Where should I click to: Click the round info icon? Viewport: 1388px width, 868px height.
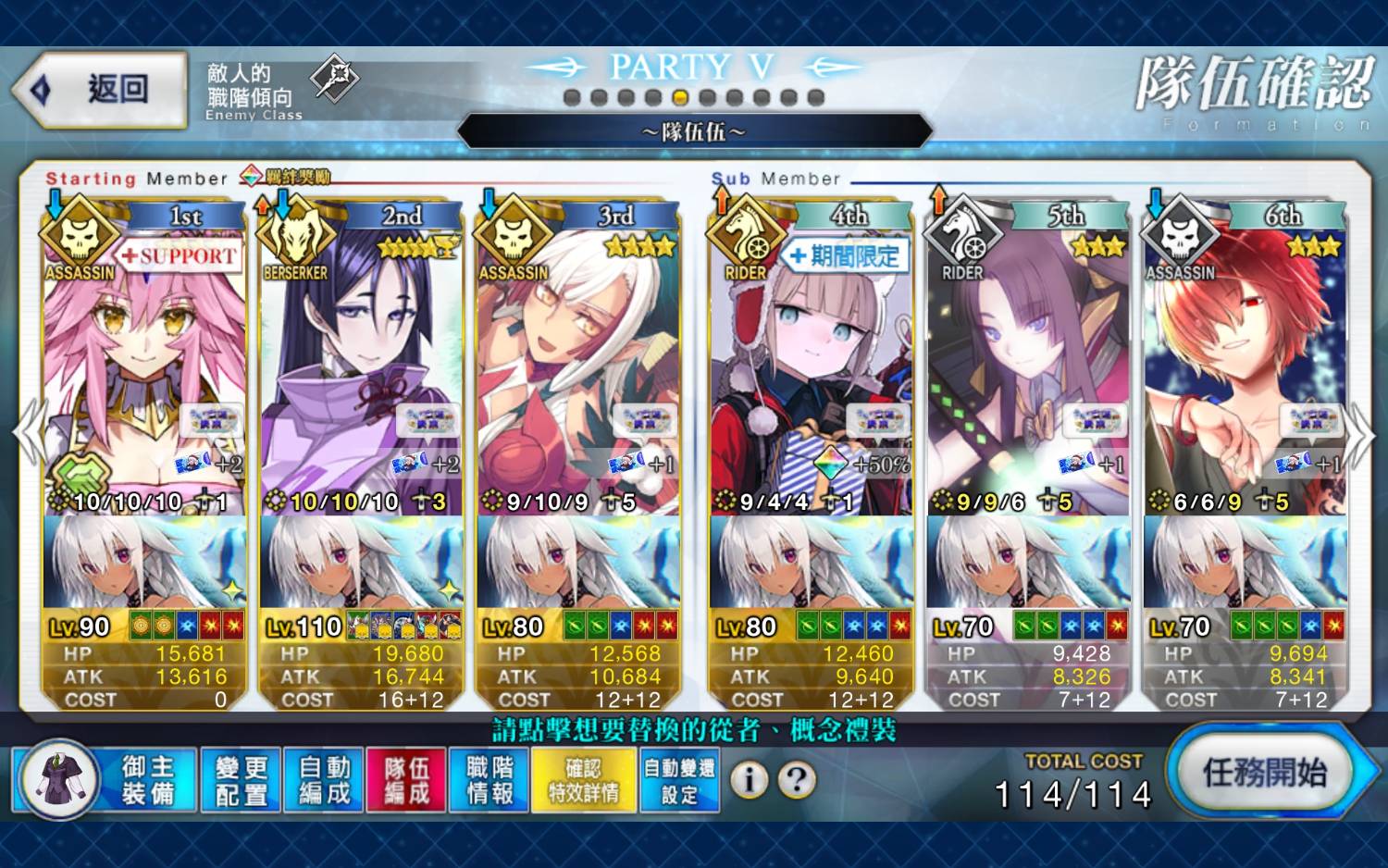tap(750, 780)
